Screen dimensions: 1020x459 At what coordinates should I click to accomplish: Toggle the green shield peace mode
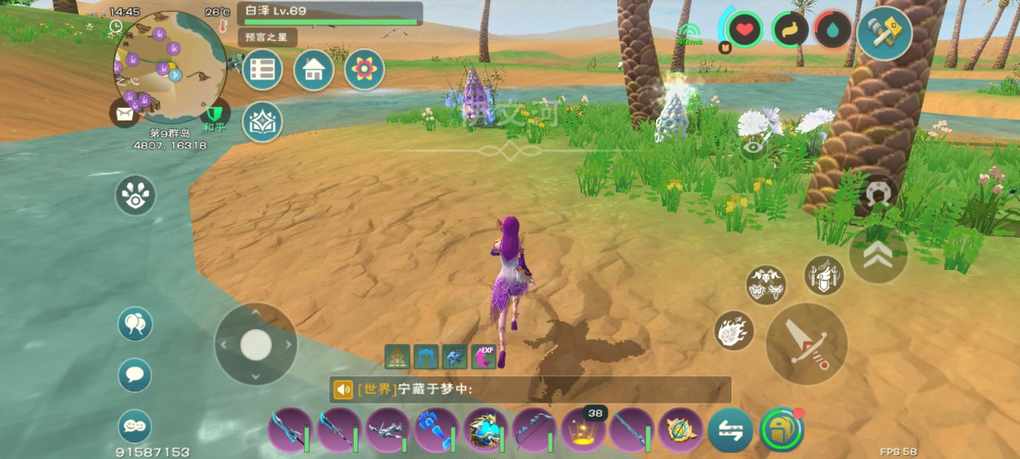(214, 113)
